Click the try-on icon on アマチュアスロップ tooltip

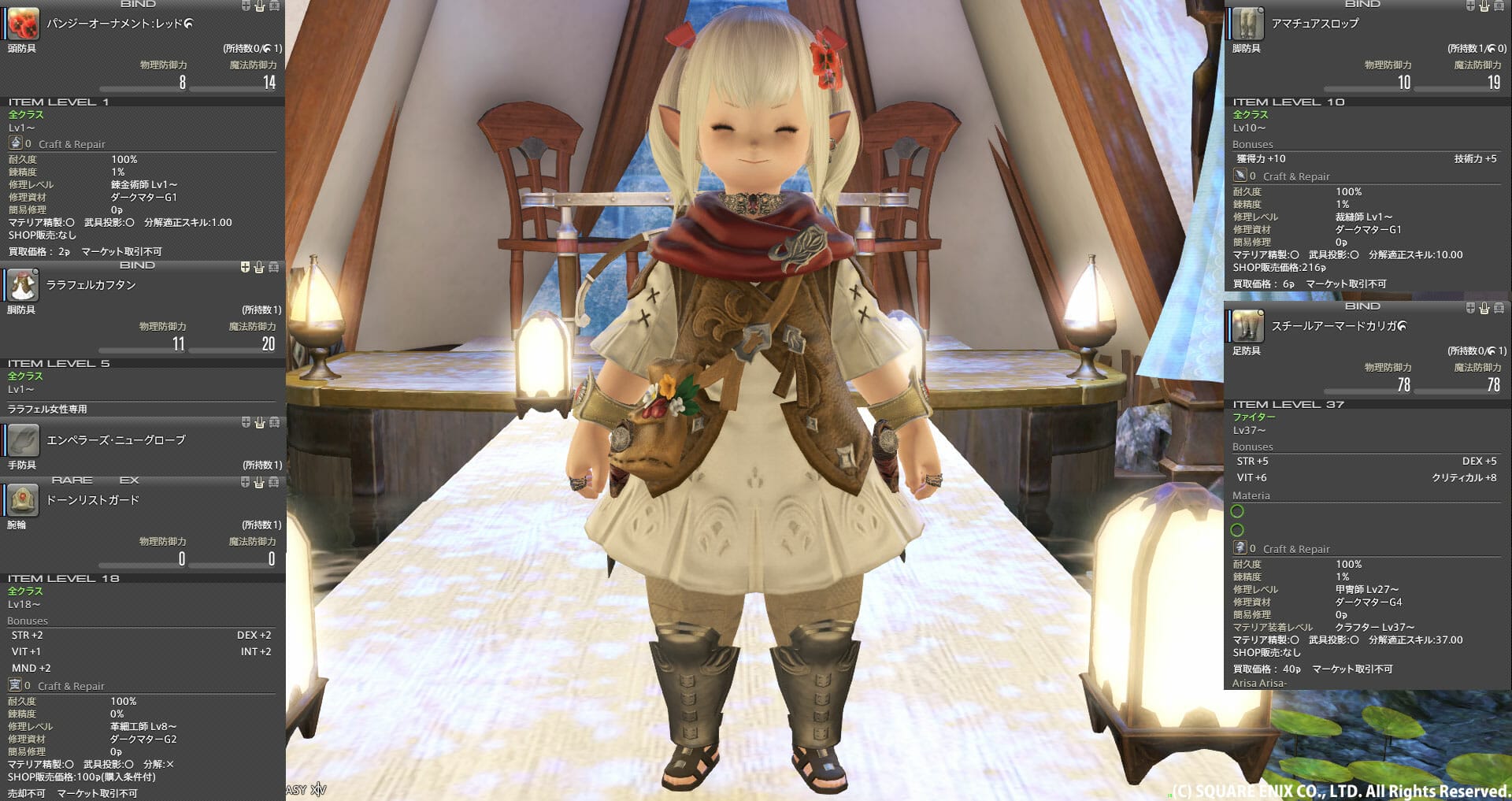[1484, 5]
